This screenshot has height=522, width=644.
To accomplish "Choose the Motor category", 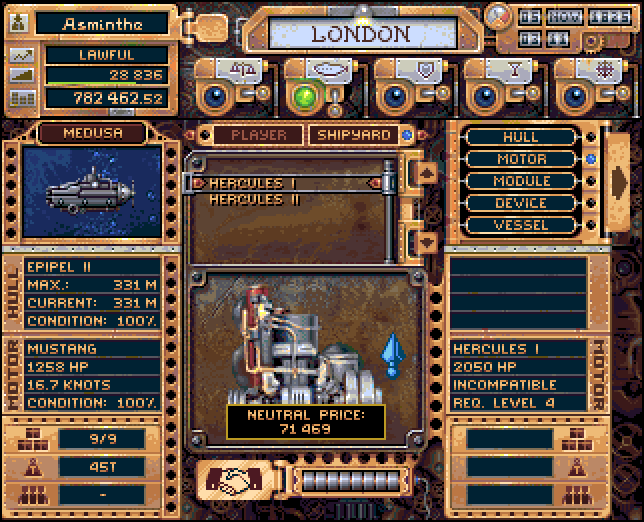I will (x=520, y=159).
